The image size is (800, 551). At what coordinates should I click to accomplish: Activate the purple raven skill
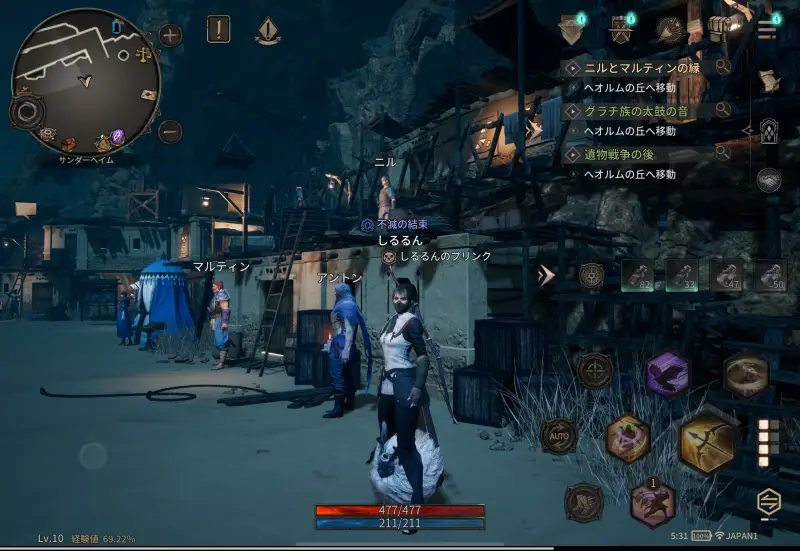(667, 374)
